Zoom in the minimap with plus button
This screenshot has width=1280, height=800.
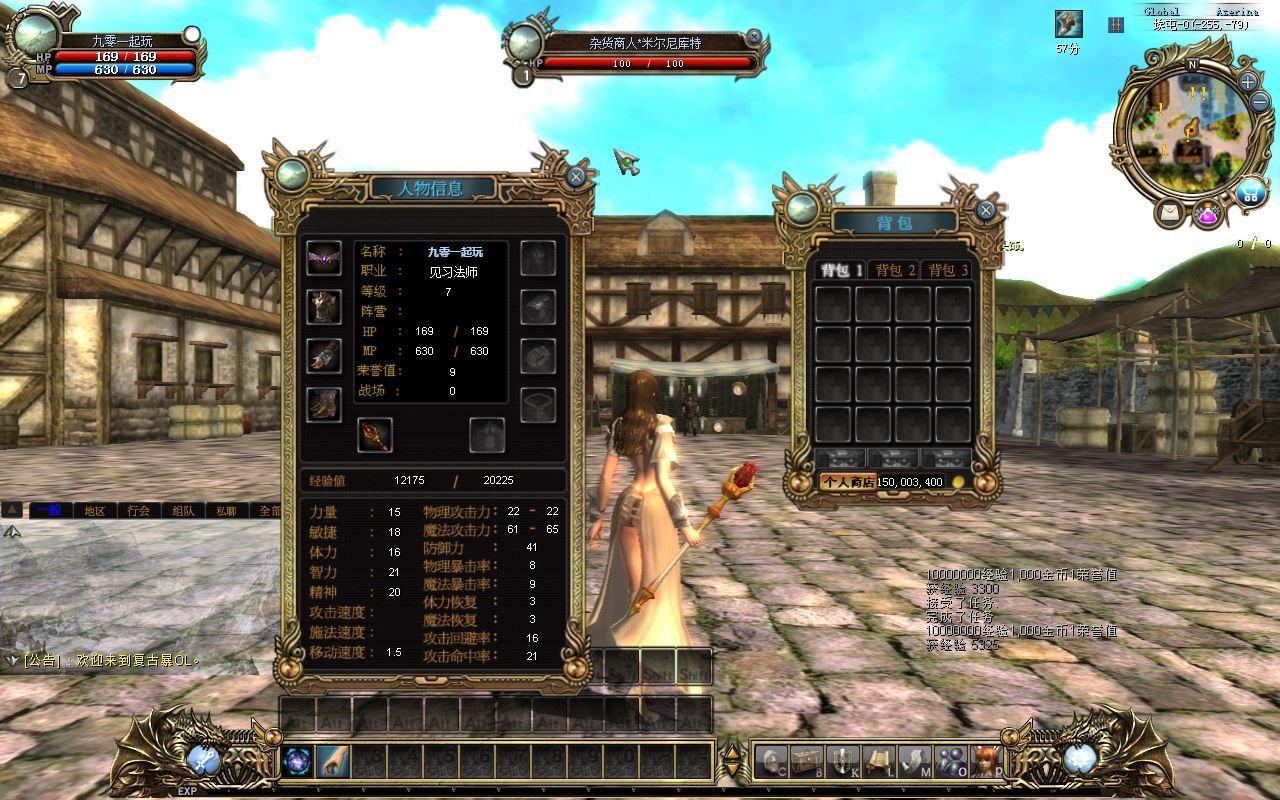(1248, 81)
